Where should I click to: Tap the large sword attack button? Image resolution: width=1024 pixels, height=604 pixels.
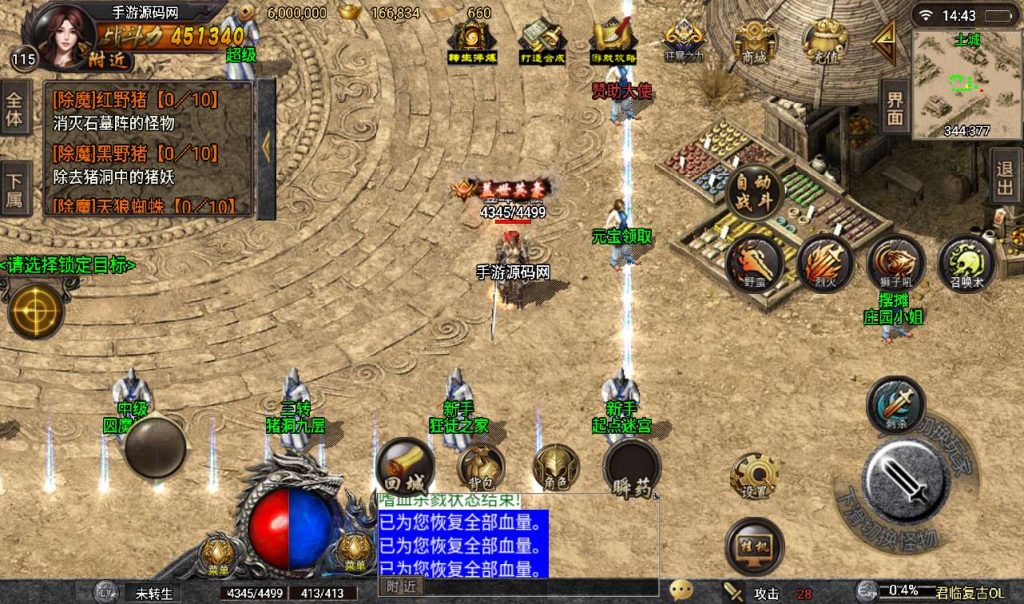tap(904, 482)
